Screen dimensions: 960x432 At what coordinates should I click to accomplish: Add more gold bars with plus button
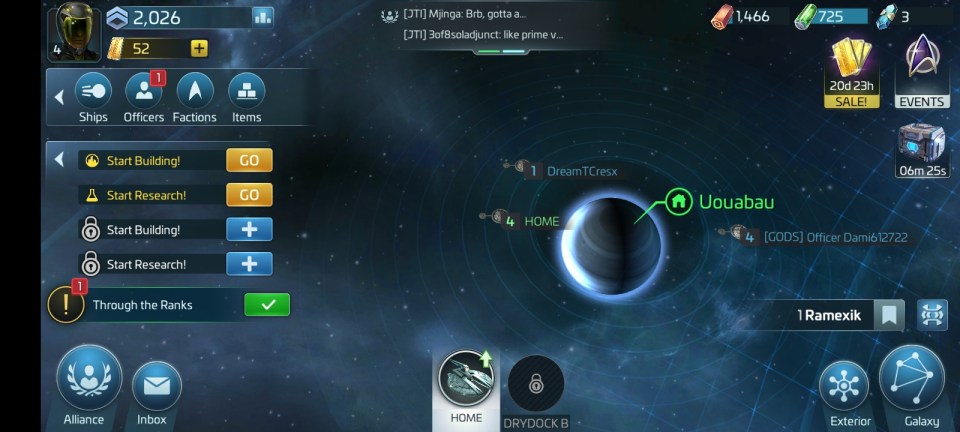coord(199,48)
